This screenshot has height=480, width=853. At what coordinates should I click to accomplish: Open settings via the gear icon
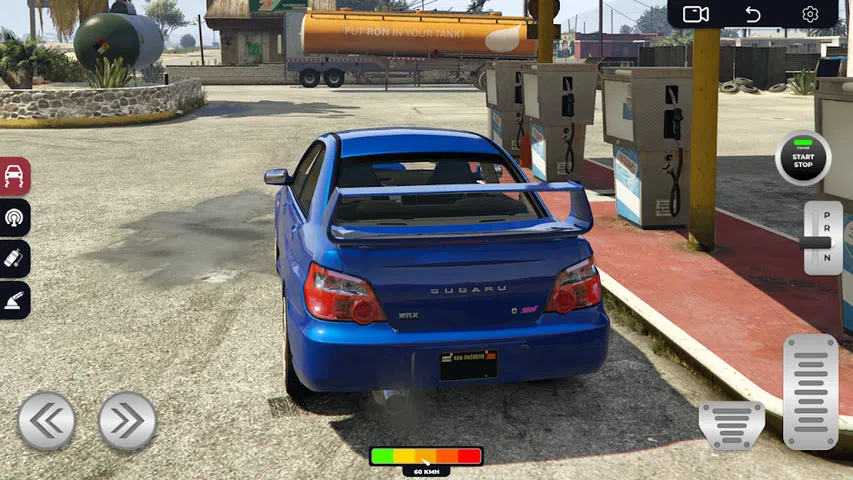810,14
